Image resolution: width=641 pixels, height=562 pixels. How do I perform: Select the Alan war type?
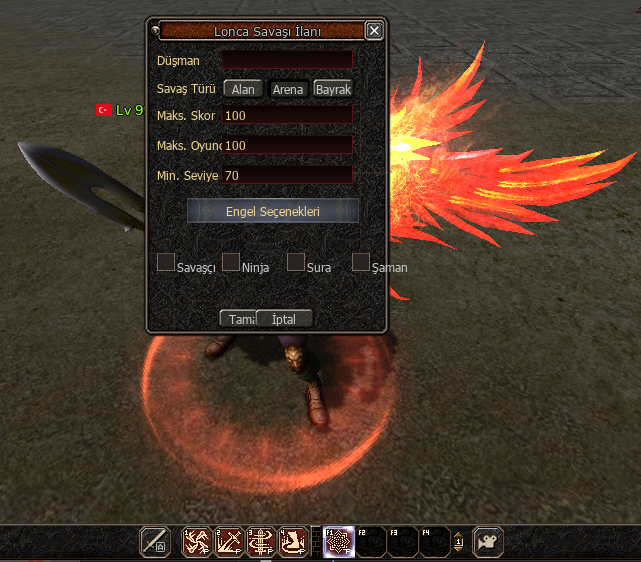[242, 89]
